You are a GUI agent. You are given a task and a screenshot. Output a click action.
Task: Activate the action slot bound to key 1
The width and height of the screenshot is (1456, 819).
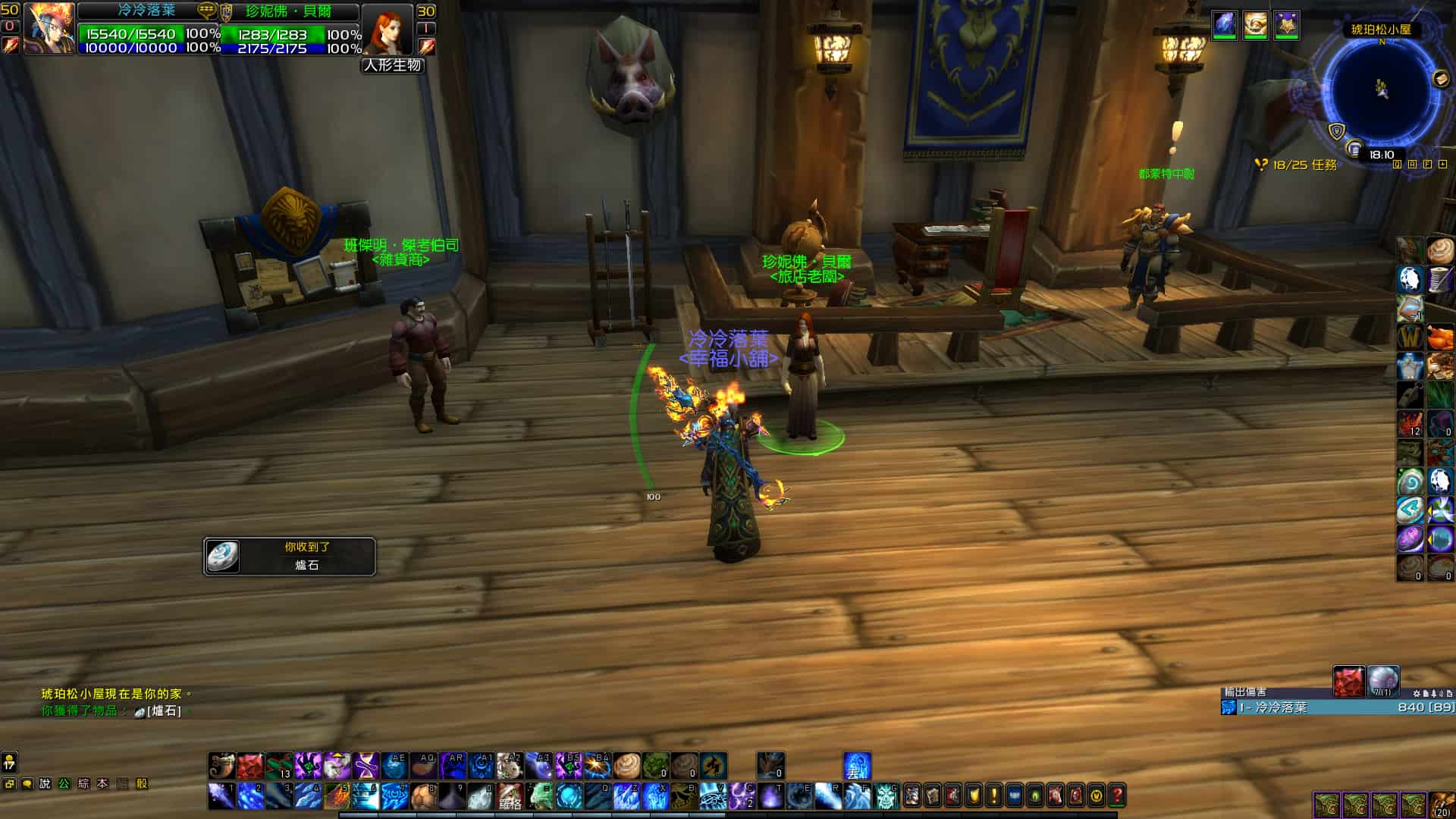click(221, 795)
